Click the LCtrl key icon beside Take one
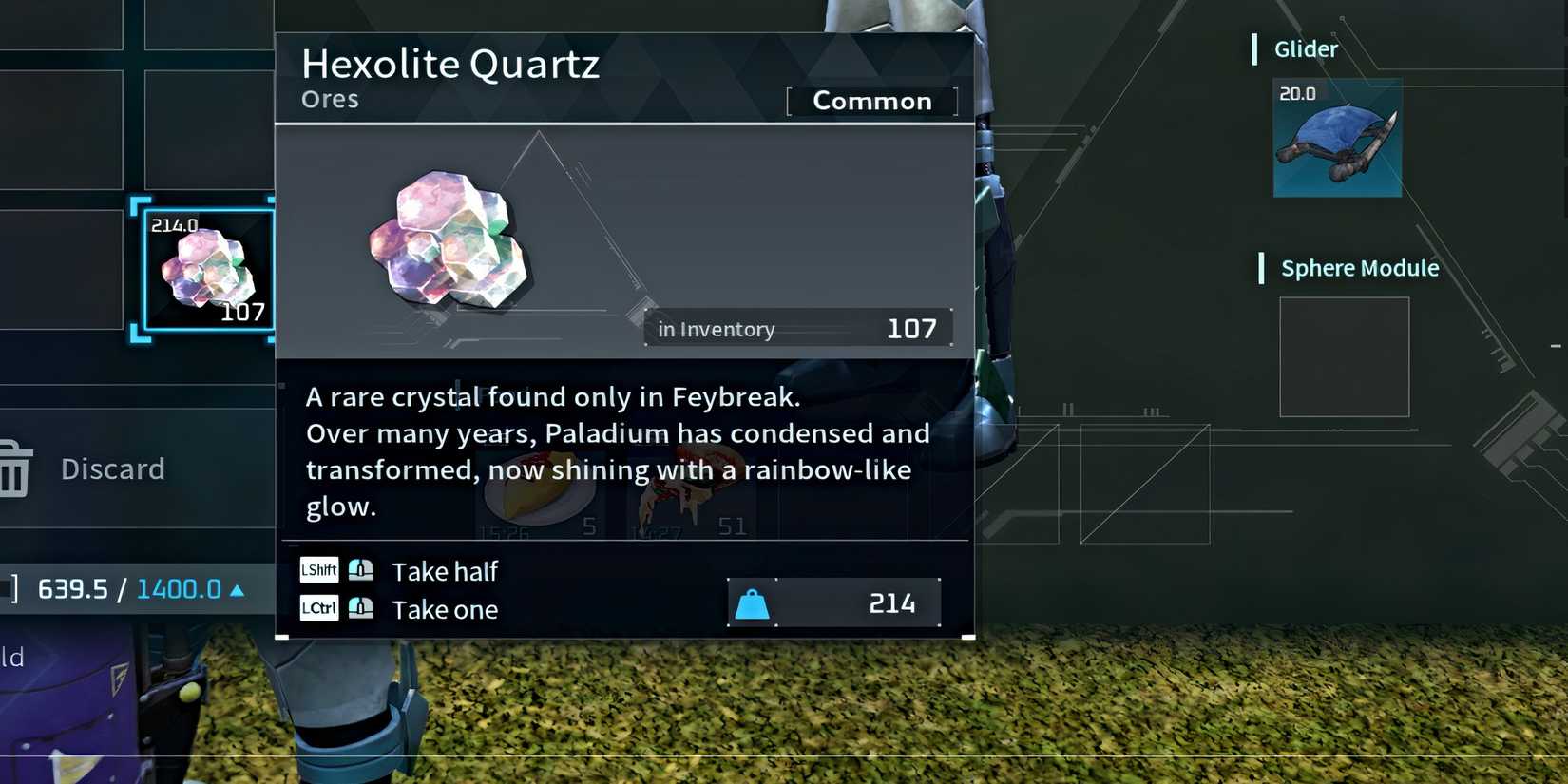 coord(318,608)
